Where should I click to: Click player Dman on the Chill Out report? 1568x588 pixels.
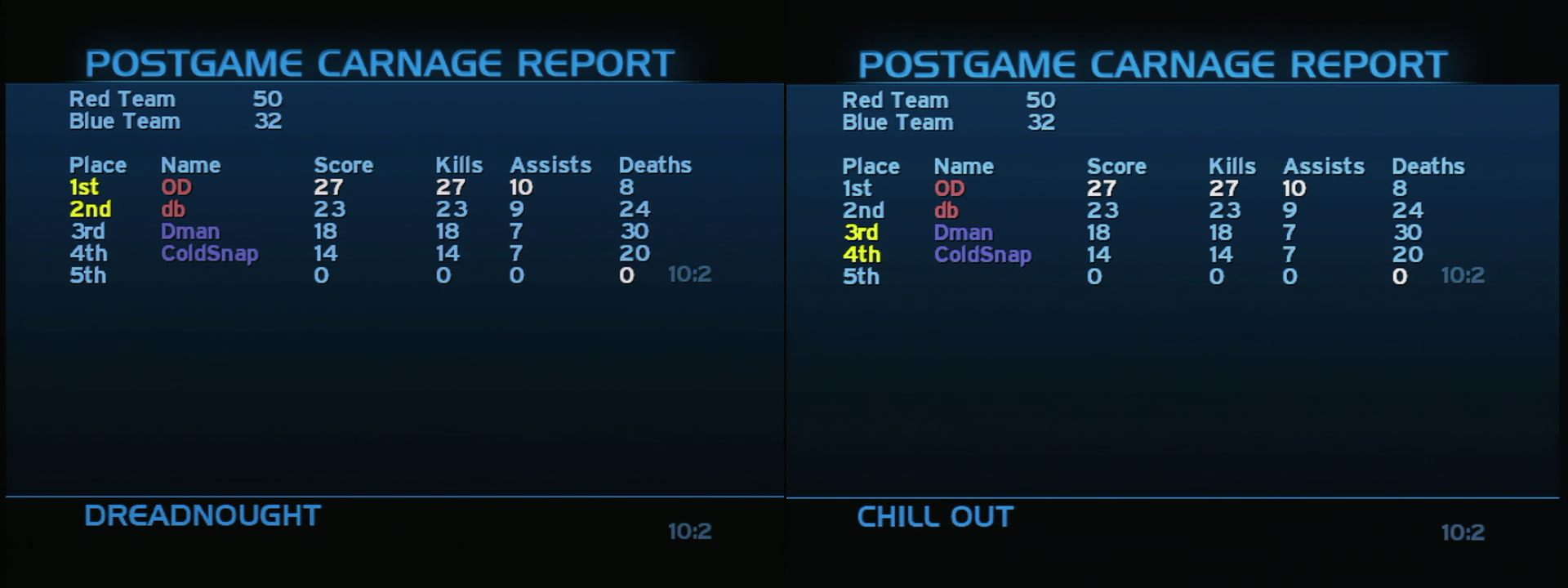[x=964, y=233]
